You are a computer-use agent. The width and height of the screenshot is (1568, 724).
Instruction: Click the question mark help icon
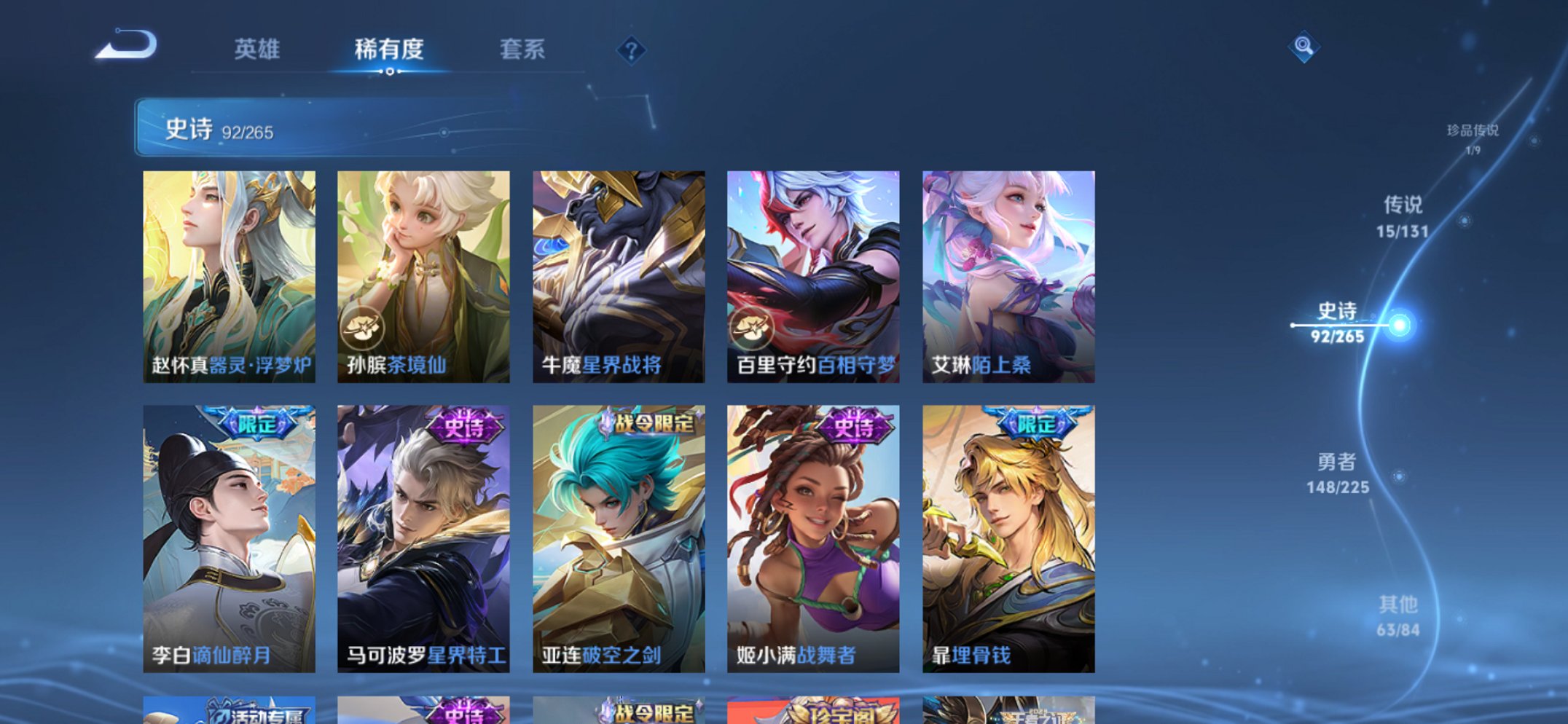631,51
